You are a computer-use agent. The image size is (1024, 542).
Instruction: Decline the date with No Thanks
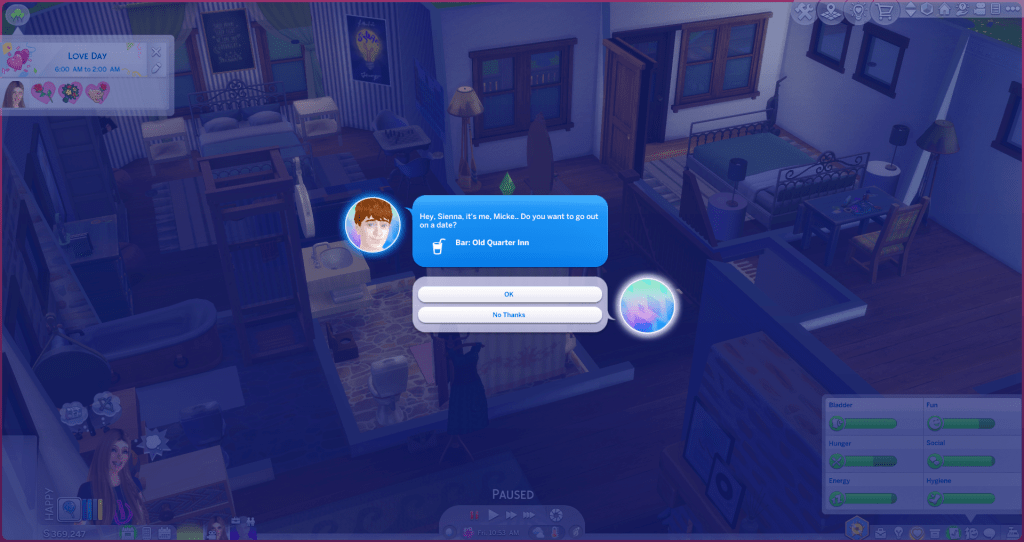point(509,315)
